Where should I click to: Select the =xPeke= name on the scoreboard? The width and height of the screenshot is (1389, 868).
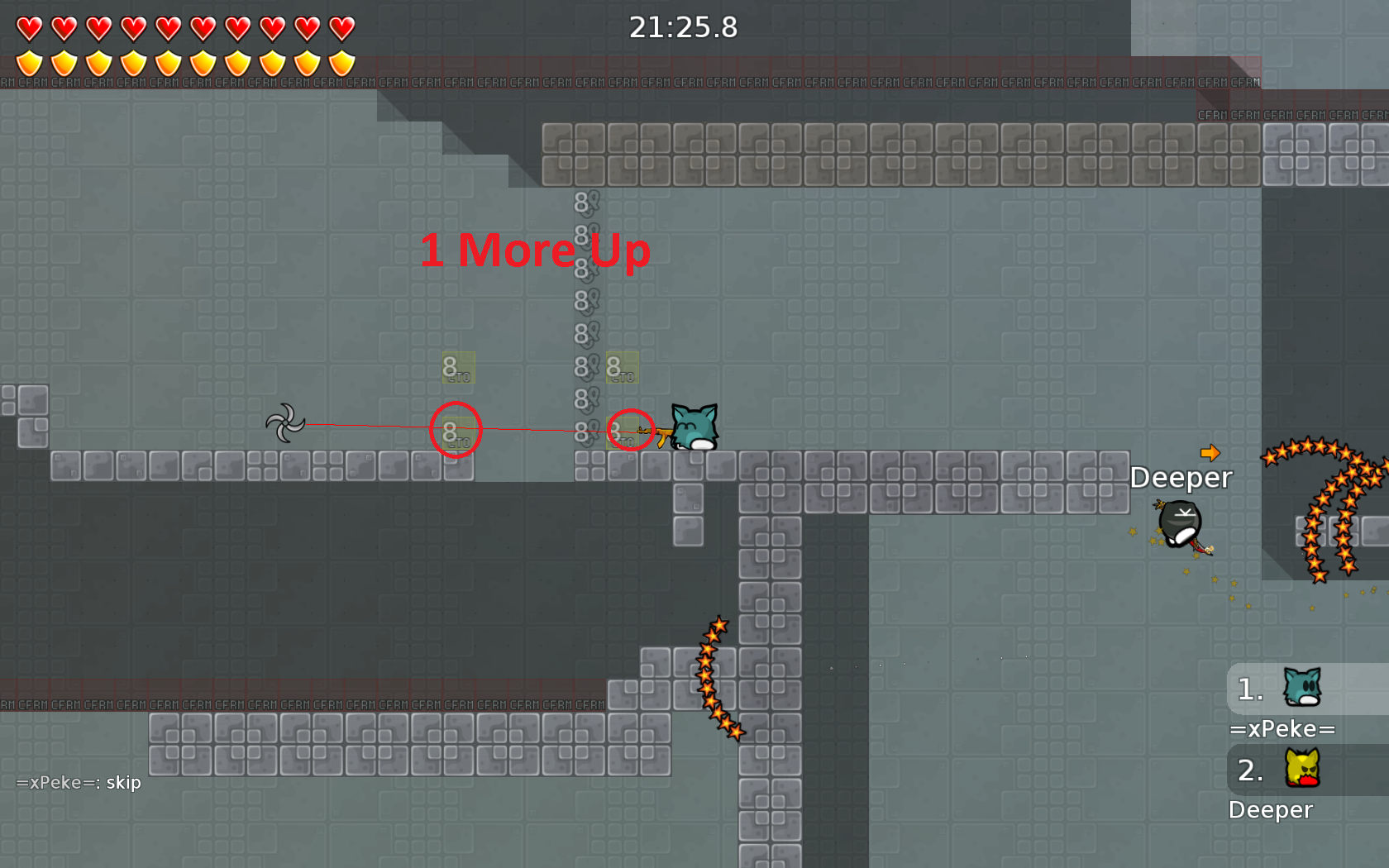pyautogui.click(x=1283, y=729)
